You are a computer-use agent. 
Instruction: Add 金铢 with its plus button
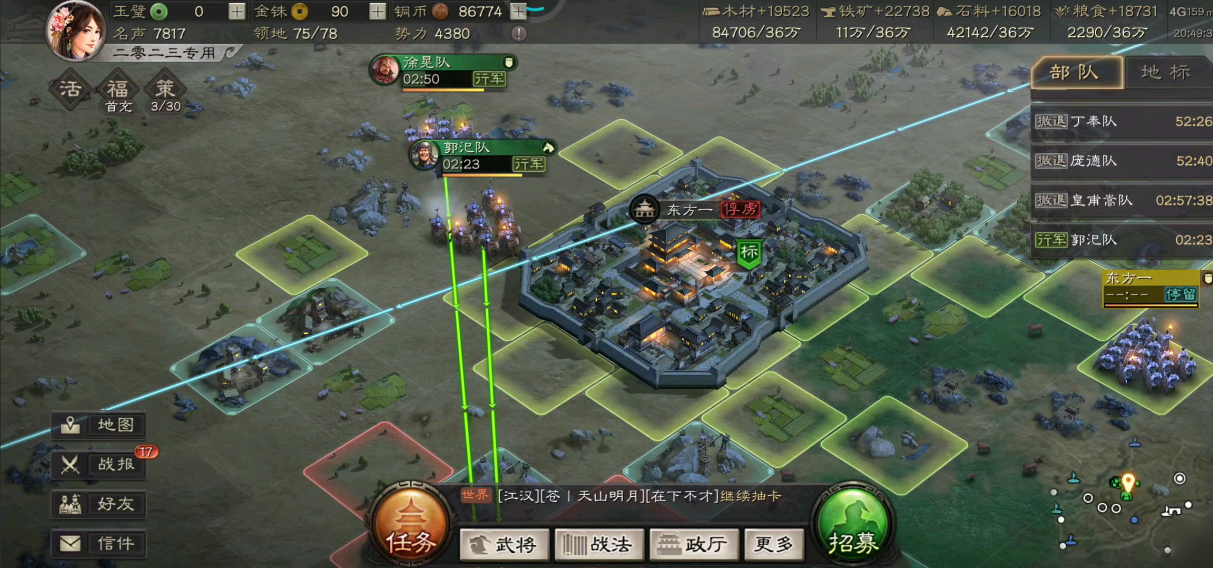click(378, 12)
